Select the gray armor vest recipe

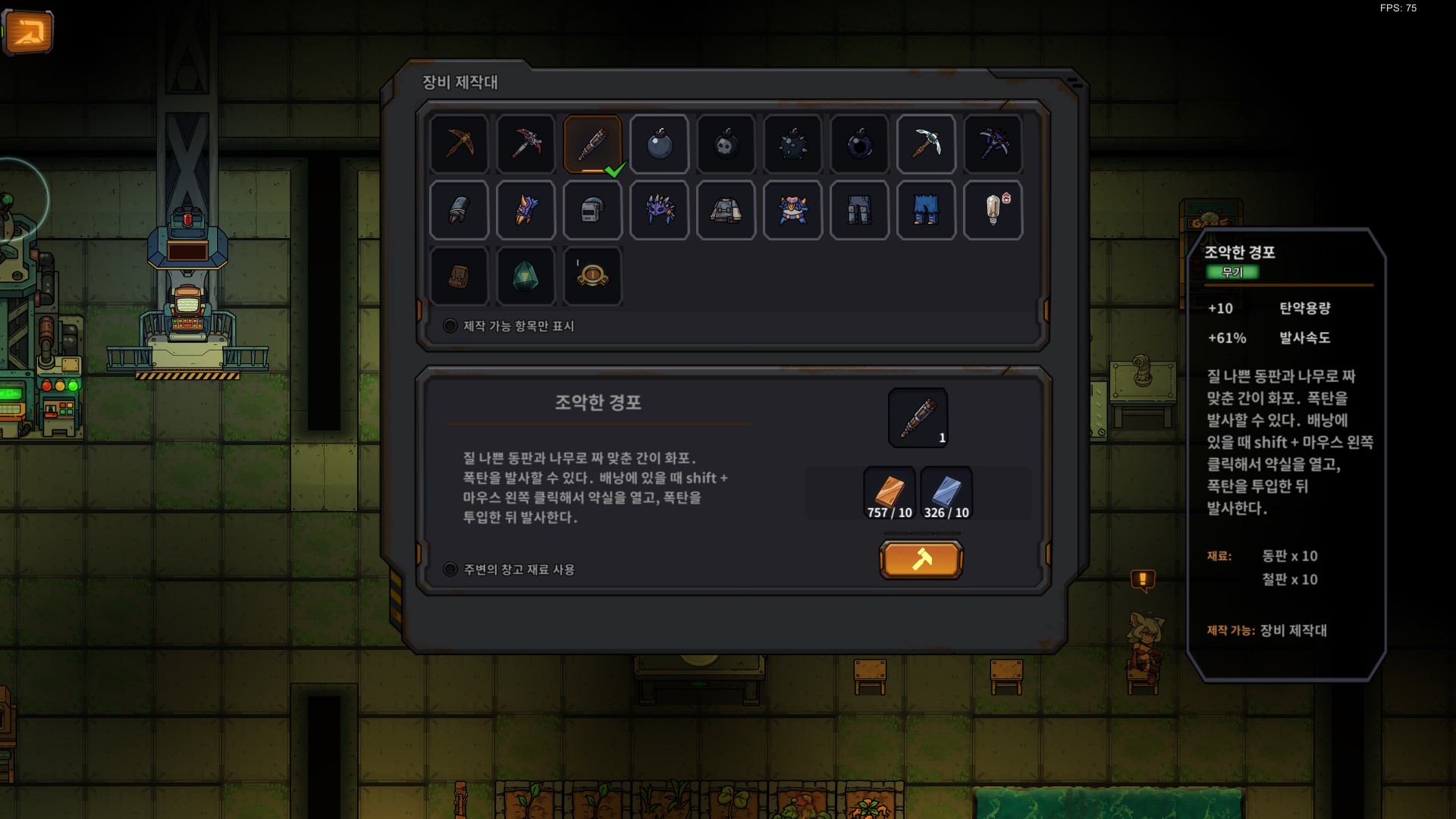726,210
